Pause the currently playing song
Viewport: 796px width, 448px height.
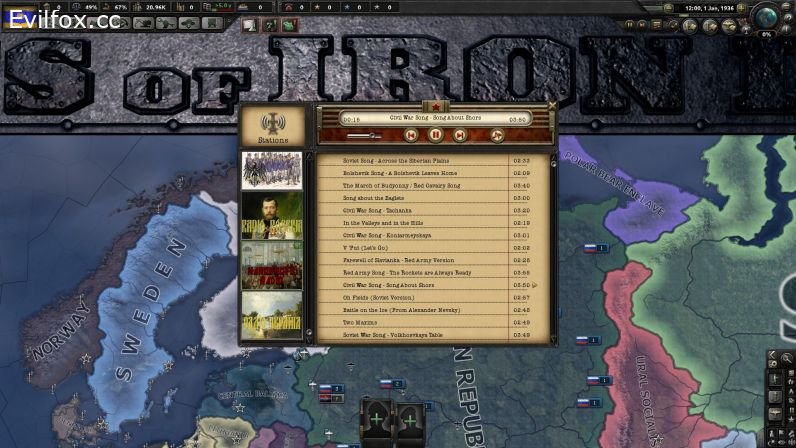[x=436, y=135]
